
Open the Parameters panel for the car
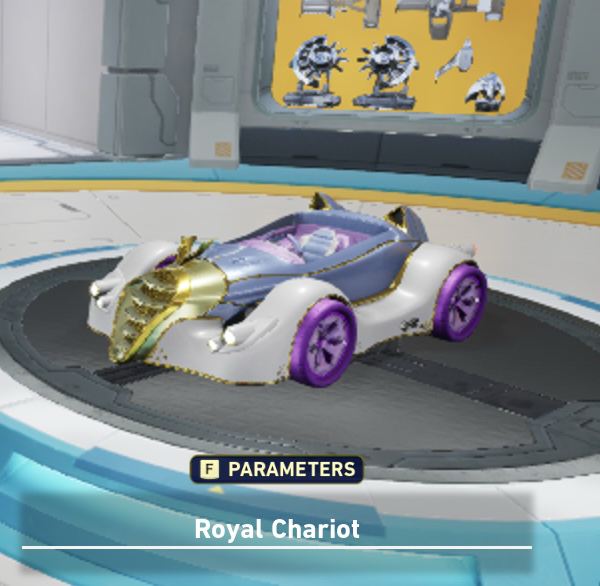coord(280,469)
